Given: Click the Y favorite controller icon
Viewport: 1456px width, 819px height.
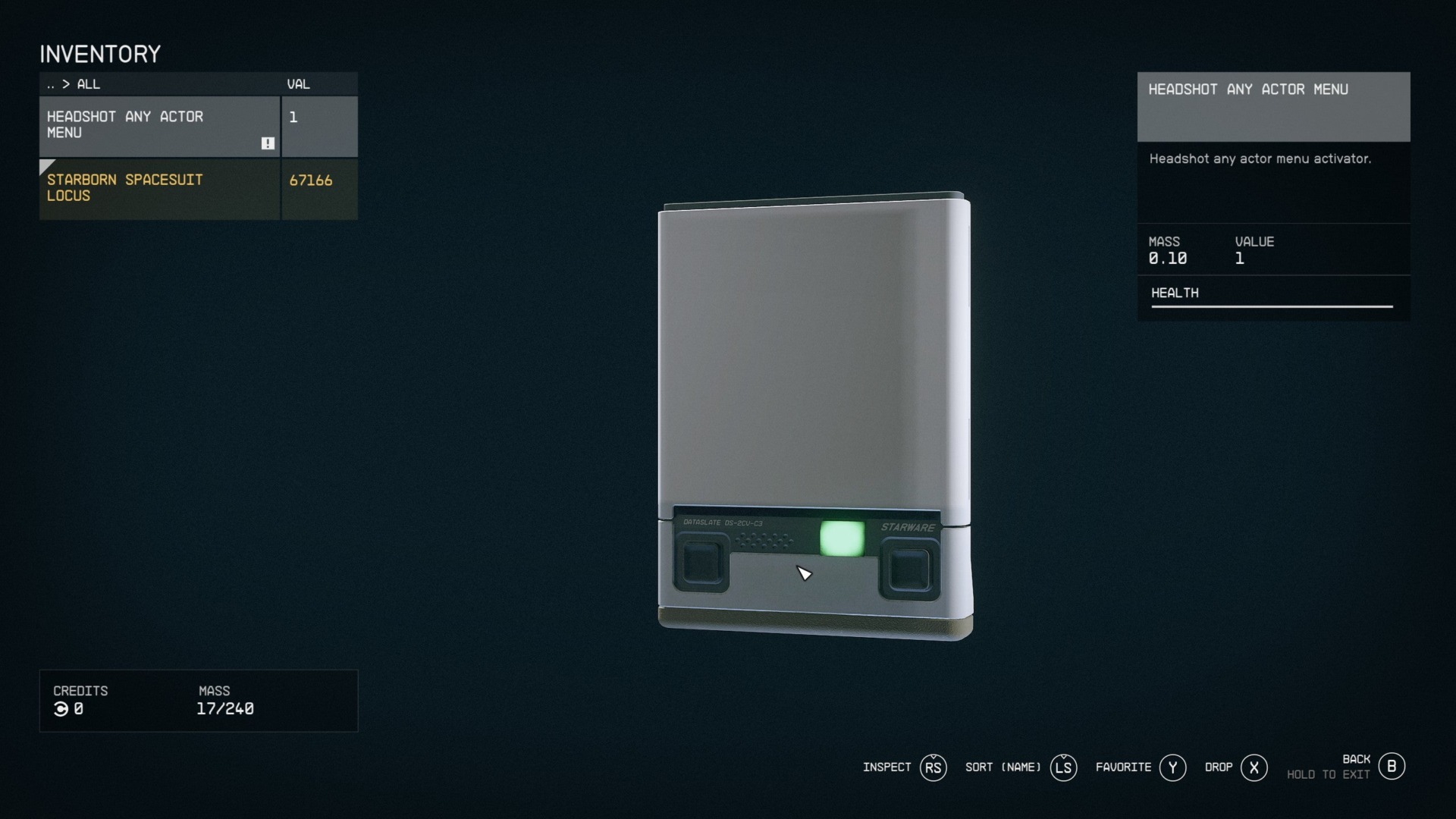Looking at the screenshot, I should point(1173,767).
